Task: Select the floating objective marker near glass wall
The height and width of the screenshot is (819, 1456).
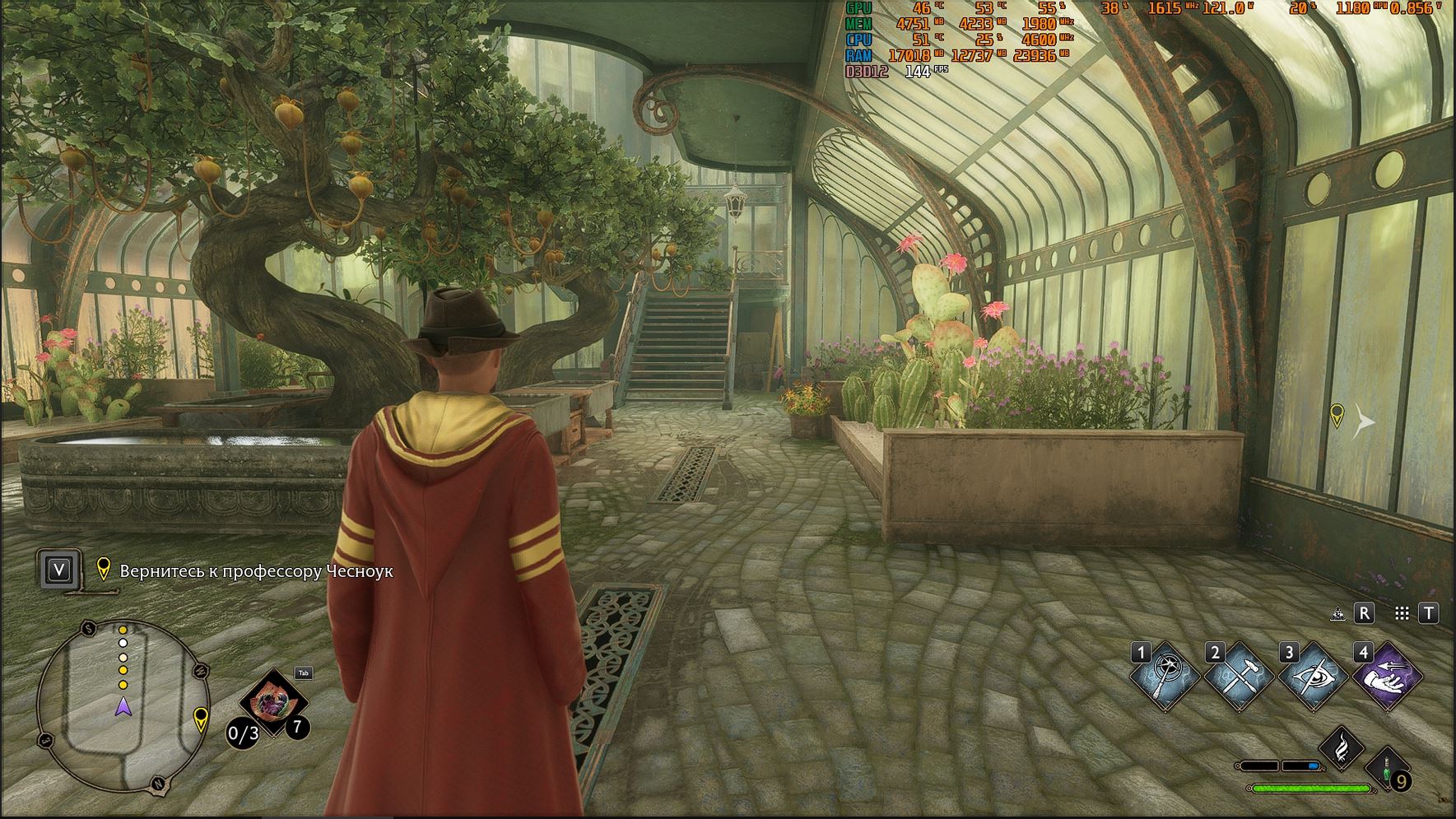Action: pyautogui.click(x=1337, y=415)
